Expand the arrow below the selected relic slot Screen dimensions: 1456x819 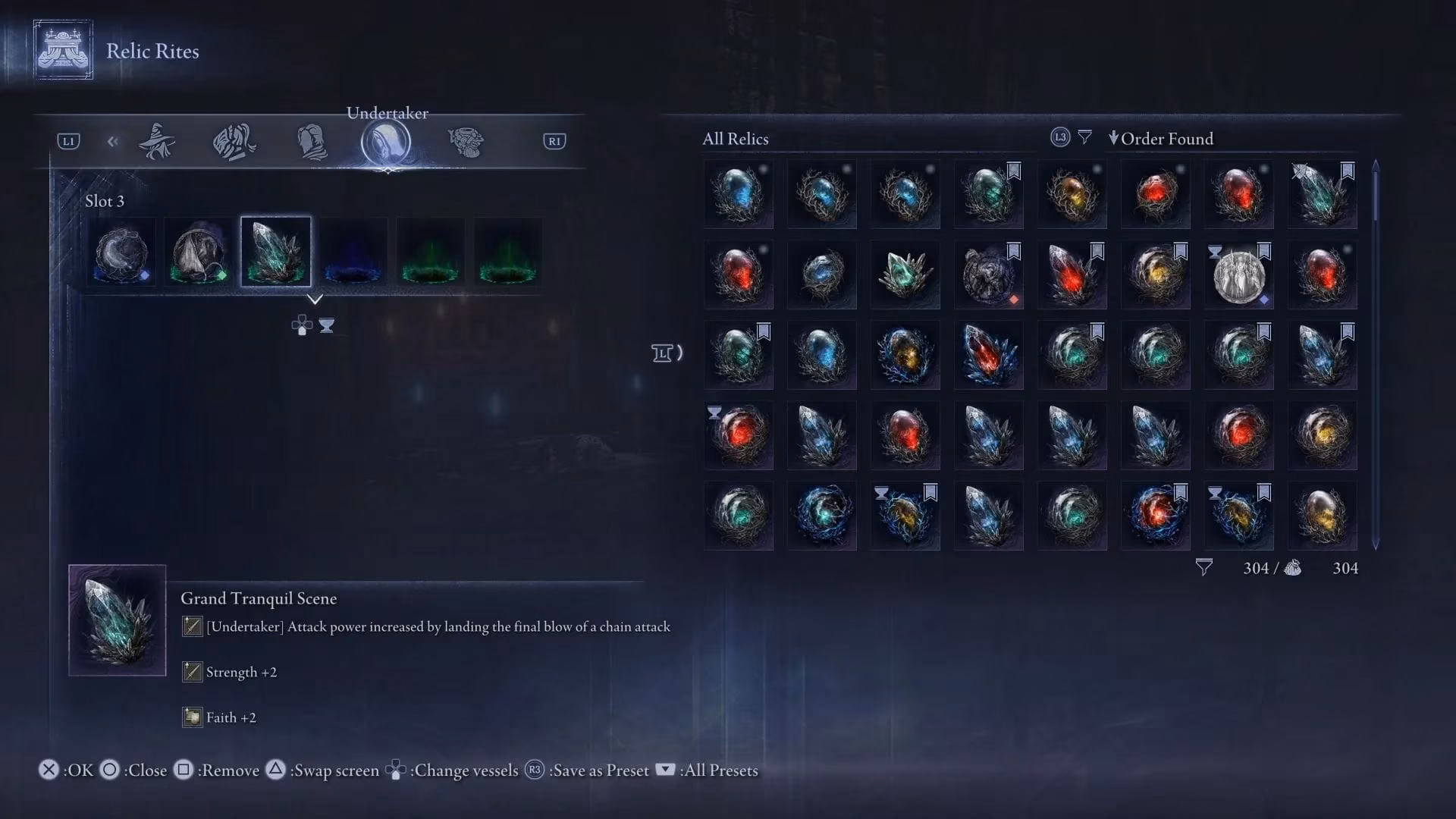317,299
